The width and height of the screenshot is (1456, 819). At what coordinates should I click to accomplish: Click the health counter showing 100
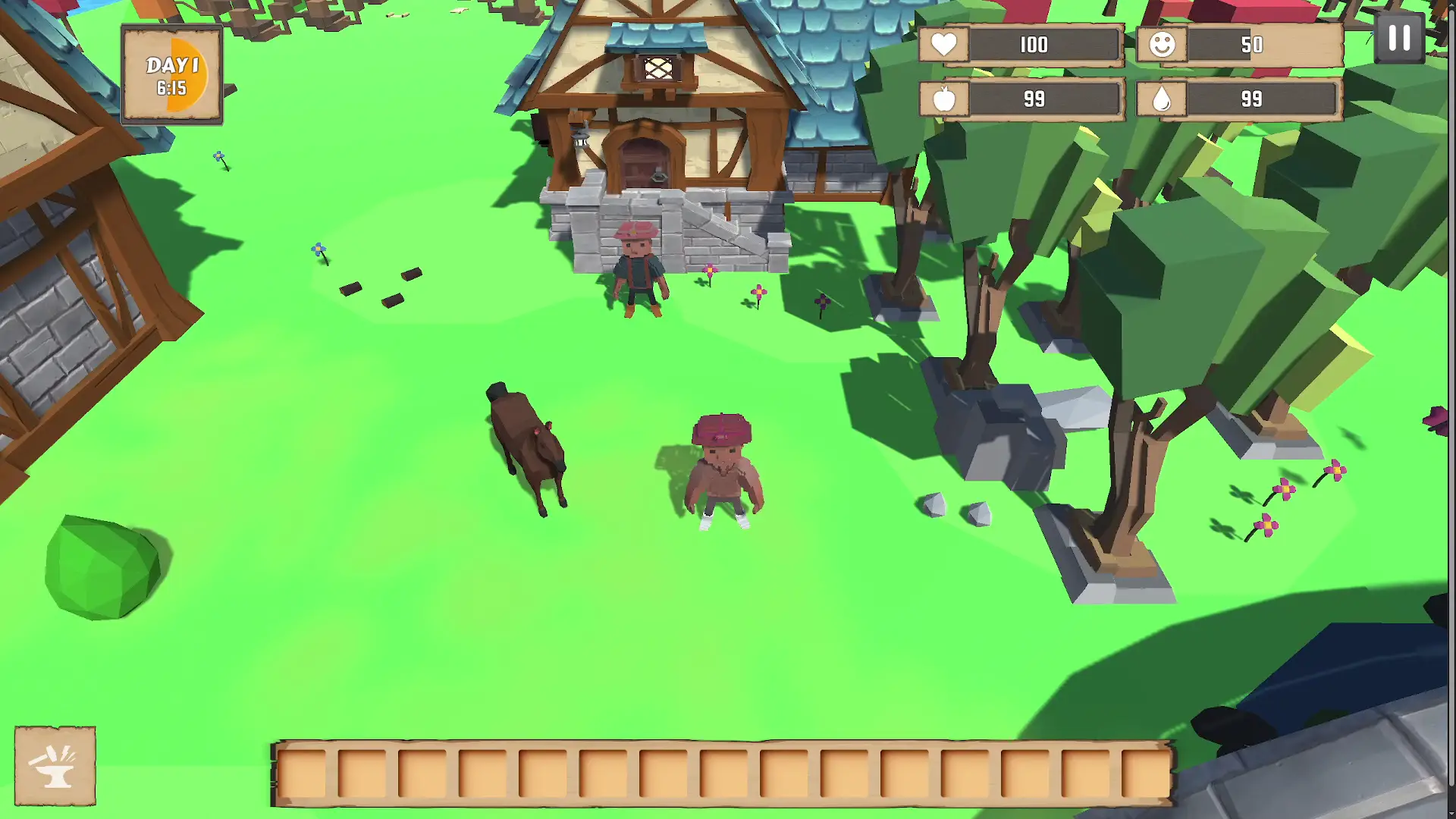click(1034, 45)
